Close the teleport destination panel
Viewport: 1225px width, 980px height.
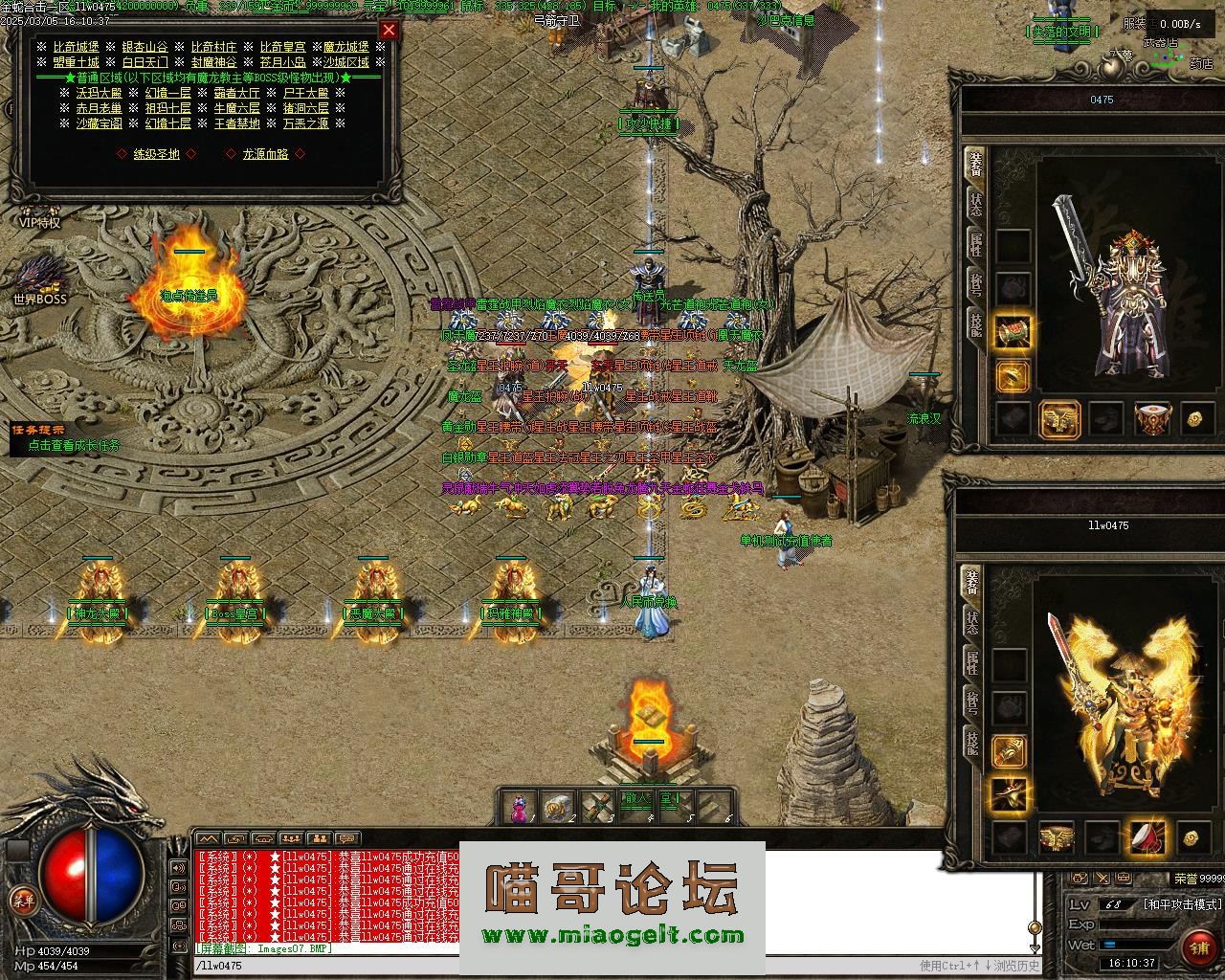[389, 30]
